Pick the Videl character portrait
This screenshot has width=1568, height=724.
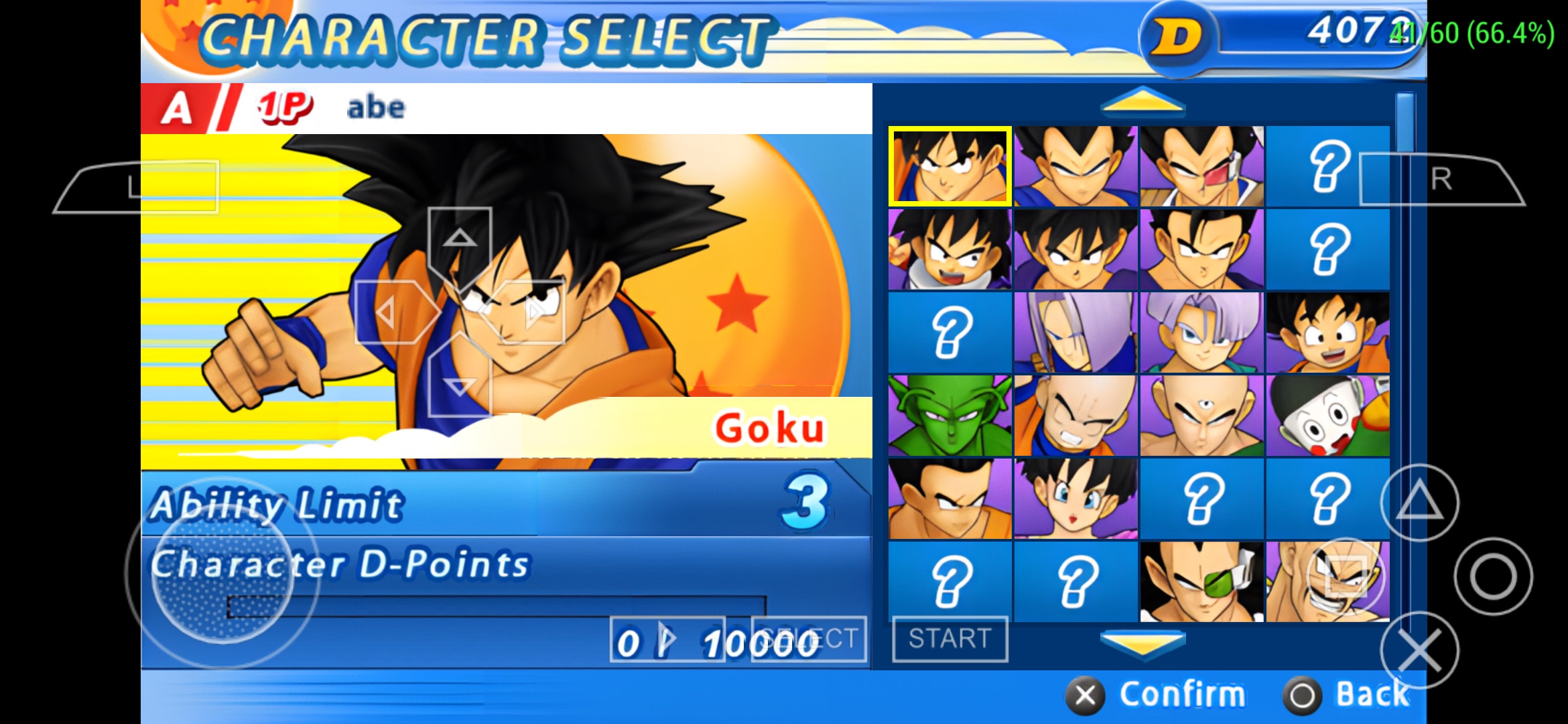pyautogui.click(x=1075, y=498)
